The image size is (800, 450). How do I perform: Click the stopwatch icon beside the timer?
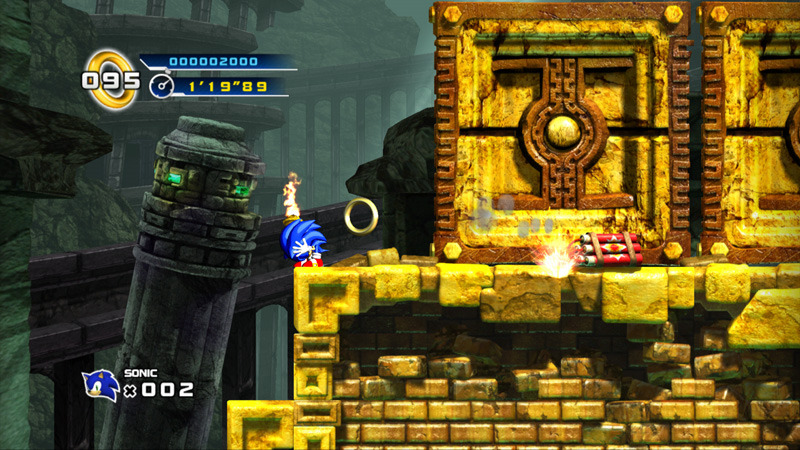(x=162, y=87)
